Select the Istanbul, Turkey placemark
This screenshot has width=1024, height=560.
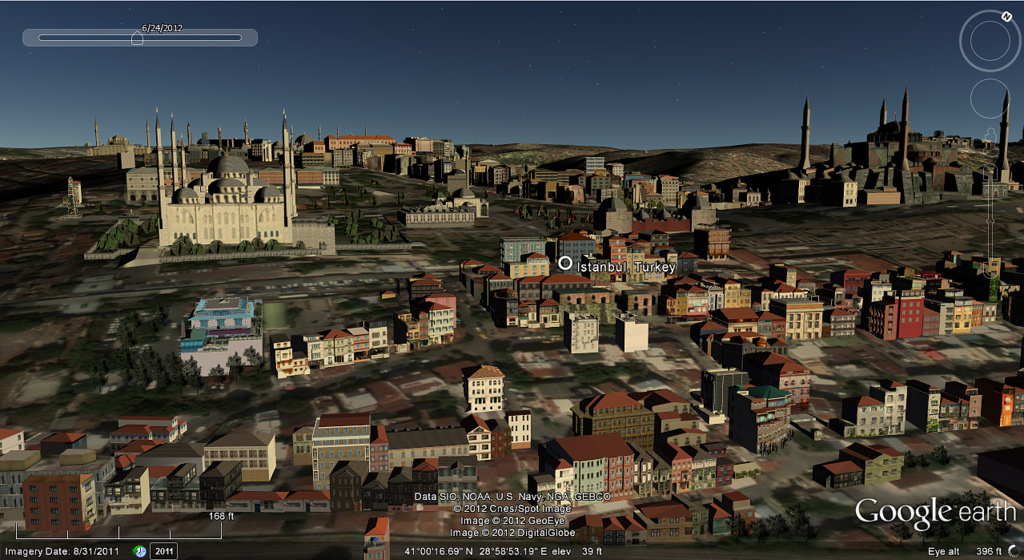[x=565, y=263]
